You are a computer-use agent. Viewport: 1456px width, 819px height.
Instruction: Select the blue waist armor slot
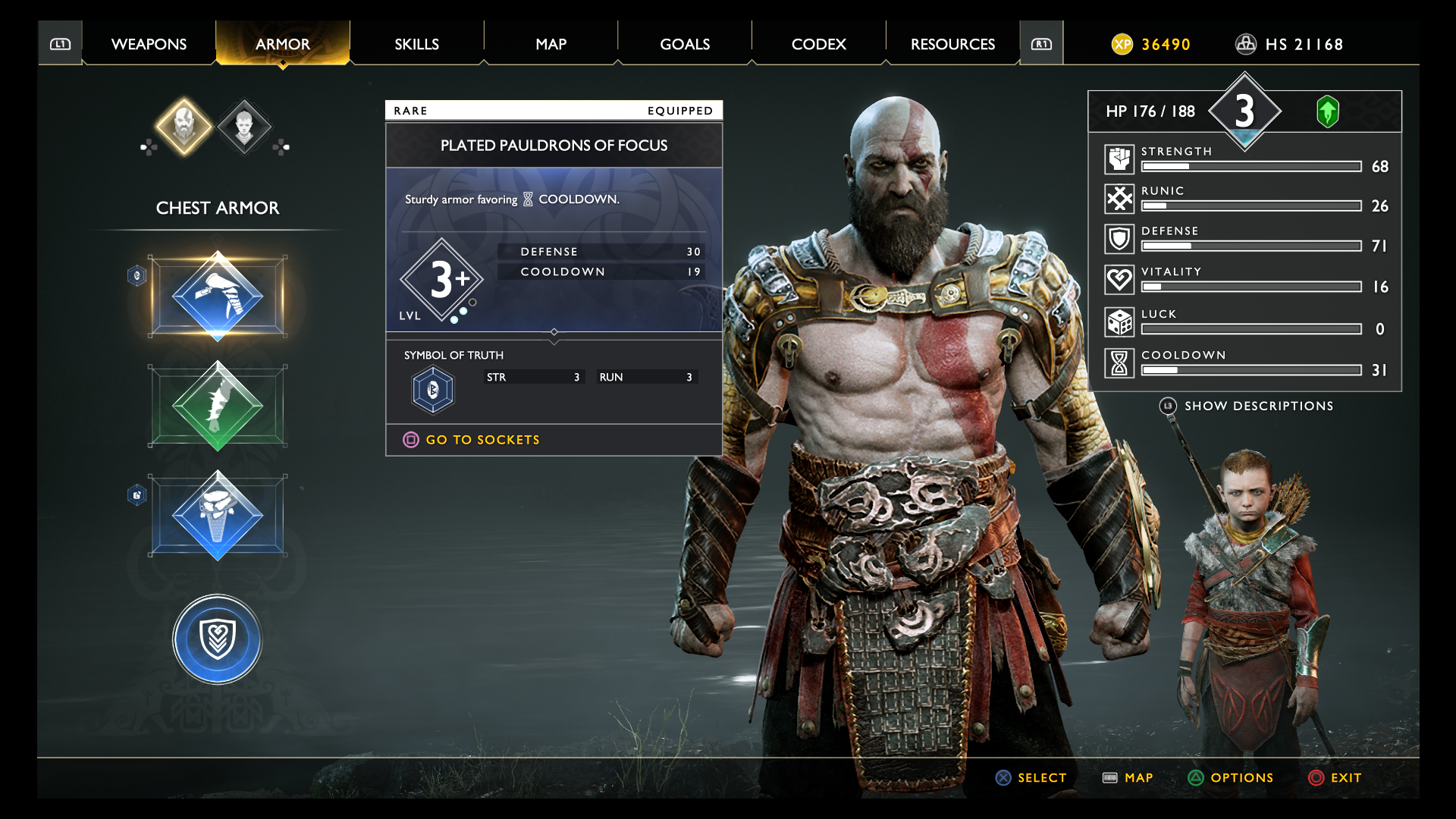(218, 516)
